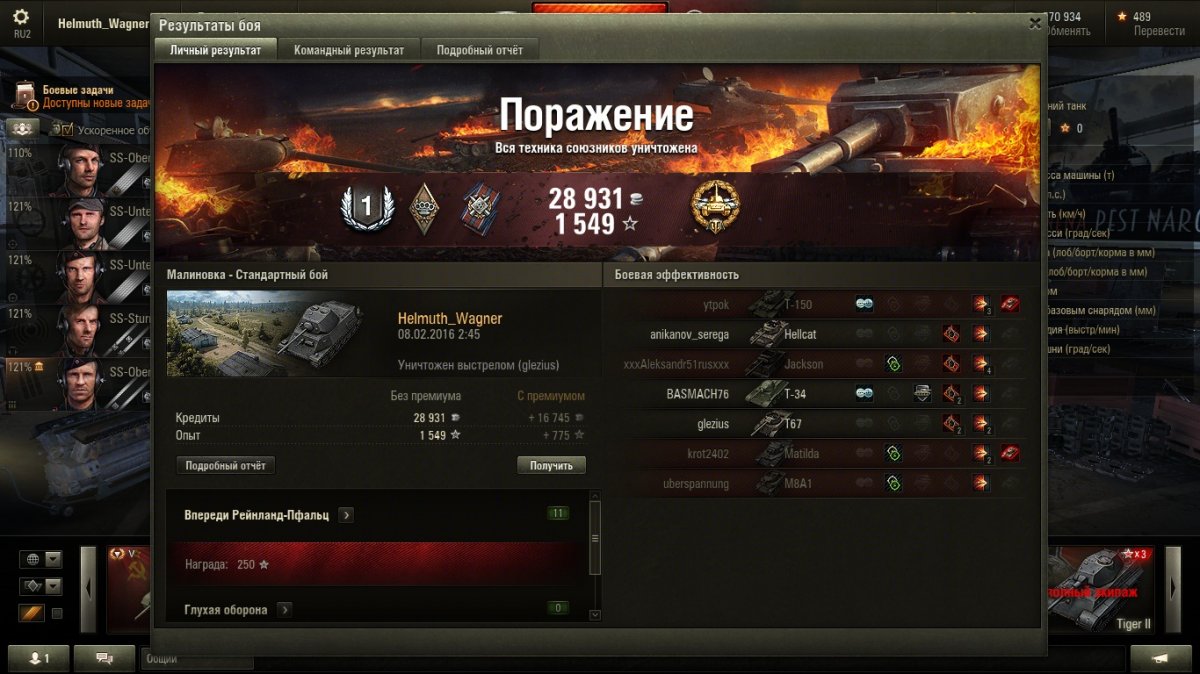Close the battle results window
This screenshot has height=674, width=1200.
click(1034, 23)
